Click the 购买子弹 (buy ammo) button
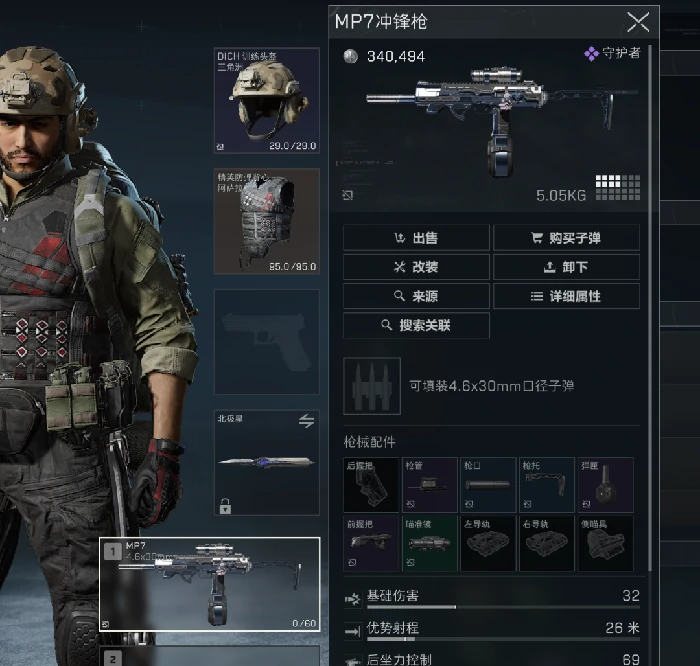 pos(566,238)
